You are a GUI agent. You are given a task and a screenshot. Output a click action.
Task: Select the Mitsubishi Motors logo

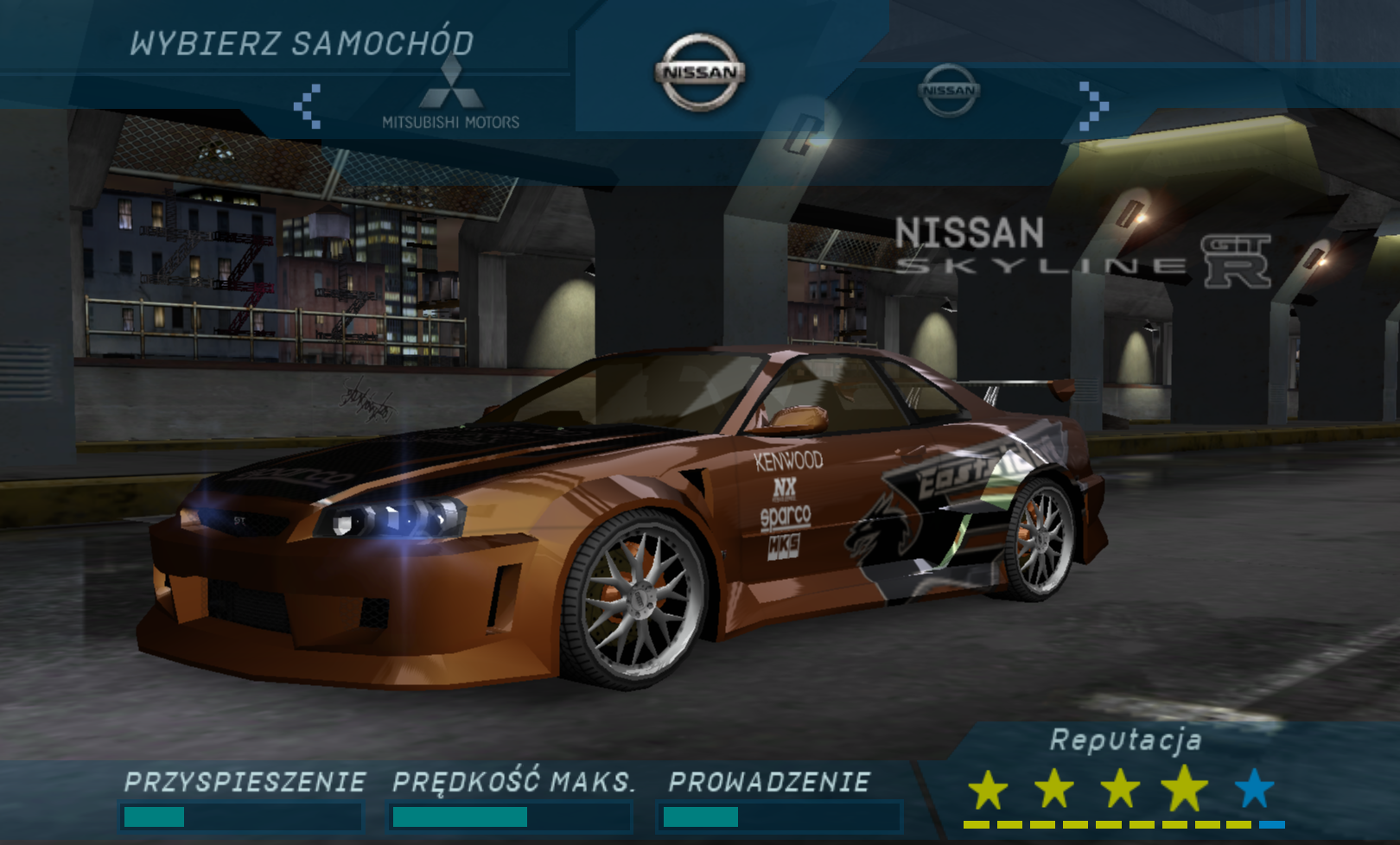coord(450,96)
